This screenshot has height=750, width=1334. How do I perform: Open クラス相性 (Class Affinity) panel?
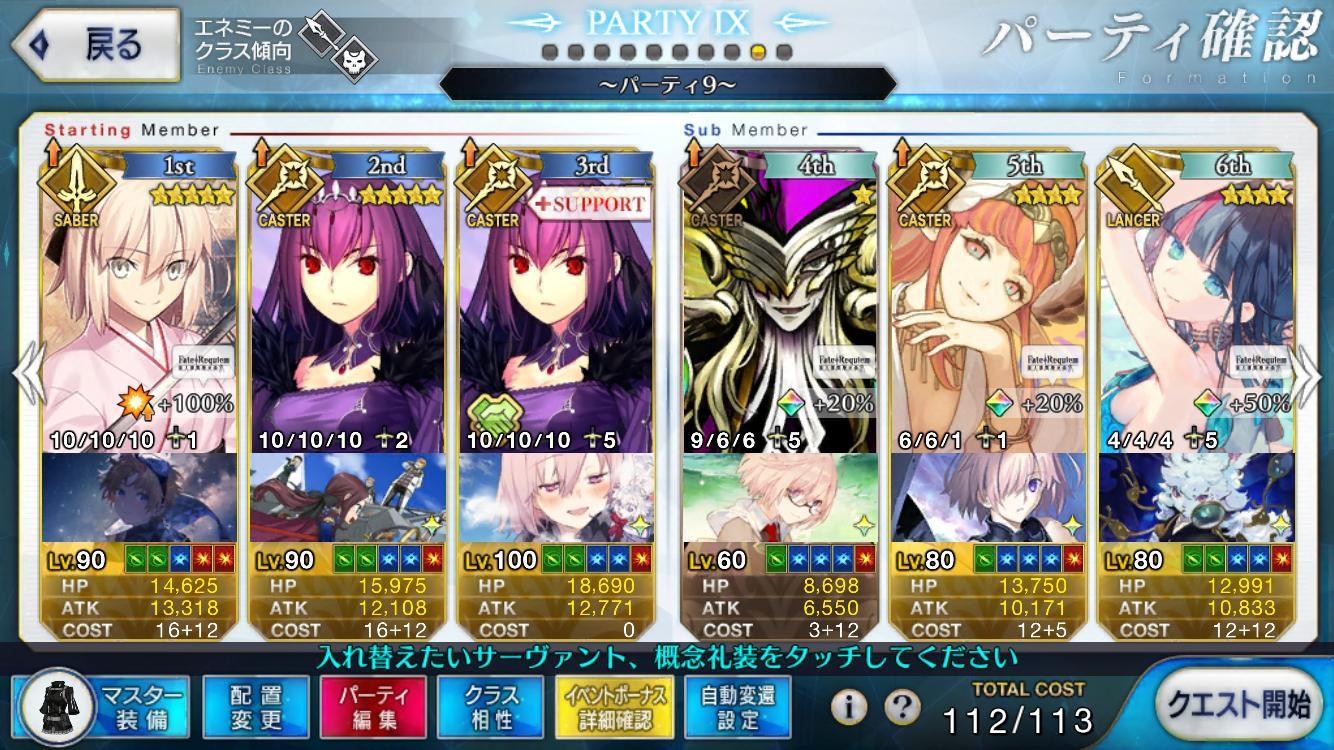click(x=489, y=707)
